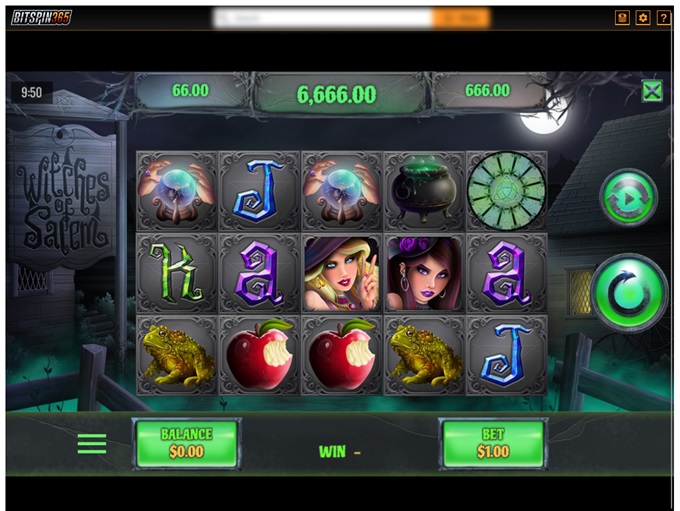
Task: Open the hamburger menu
Action: tap(92, 444)
